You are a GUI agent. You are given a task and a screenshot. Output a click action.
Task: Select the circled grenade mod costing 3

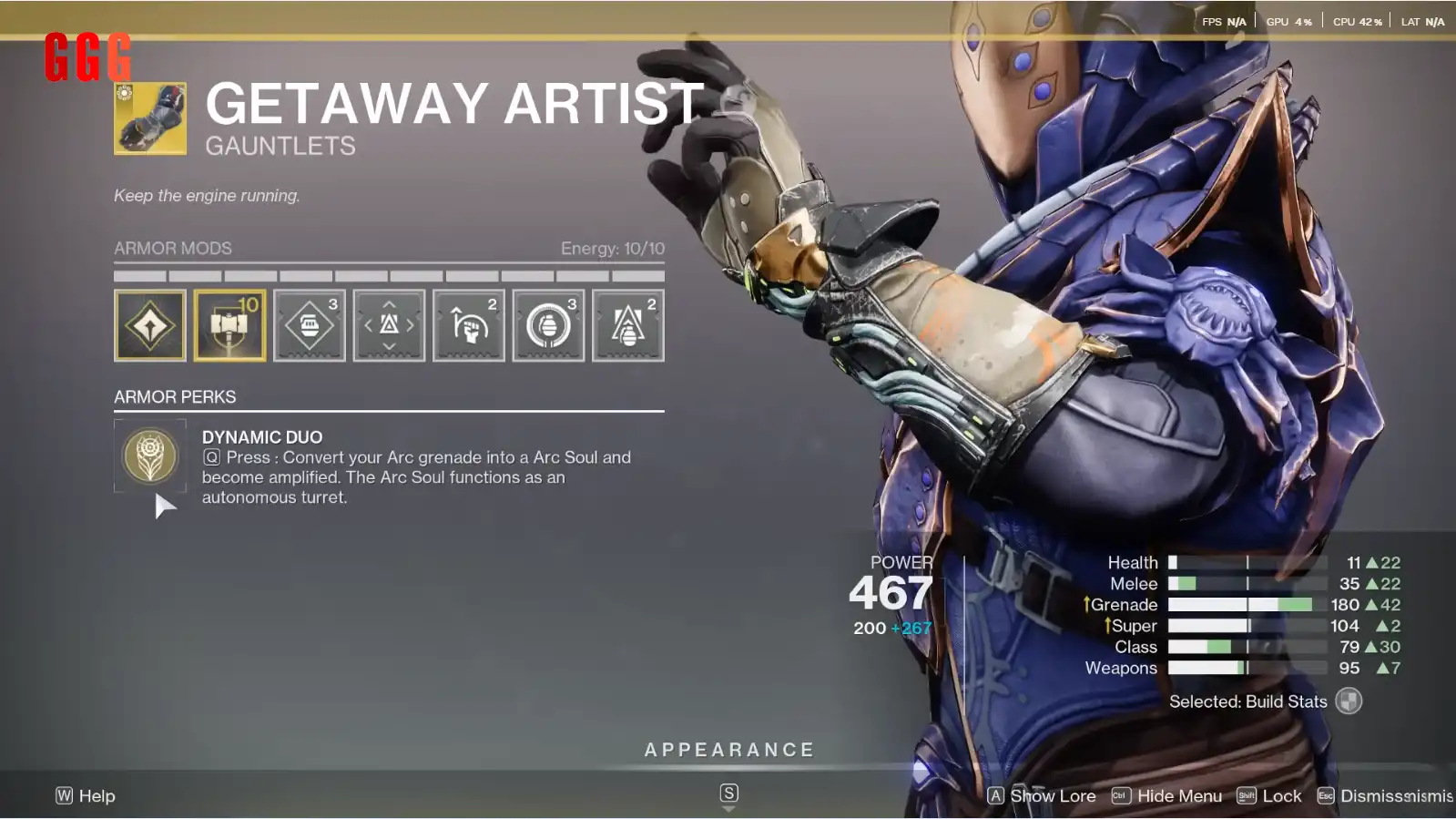pyautogui.click(x=548, y=325)
